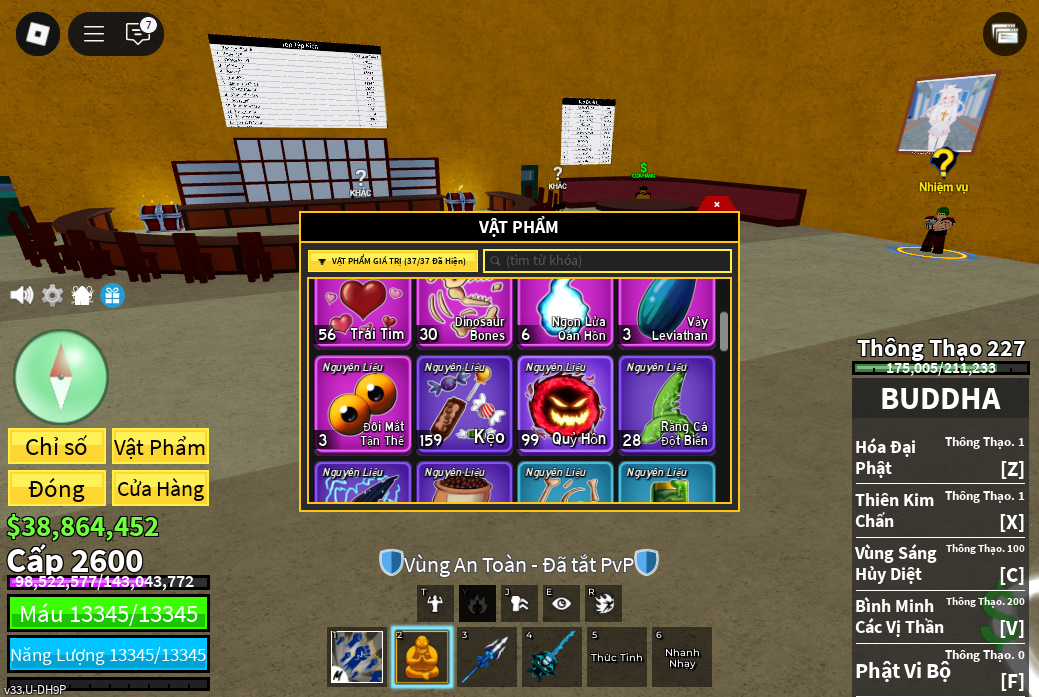The image size is (1039, 697).
Task: Open the Chỉ số stats menu
Action: pos(56,447)
